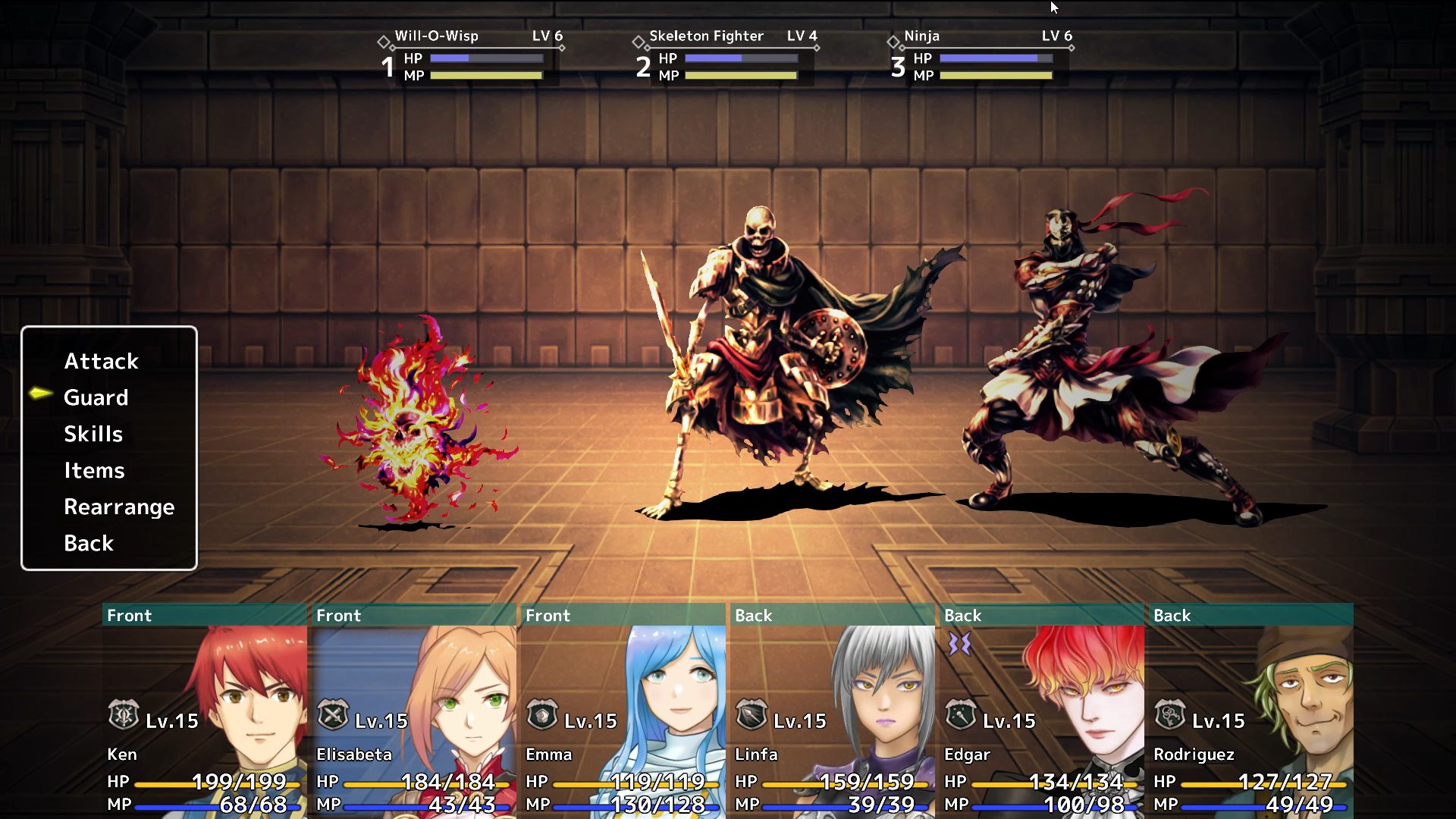Select the Attack command
Image resolution: width=1456 pixels, height=819 pixels.
coord(101,361)
